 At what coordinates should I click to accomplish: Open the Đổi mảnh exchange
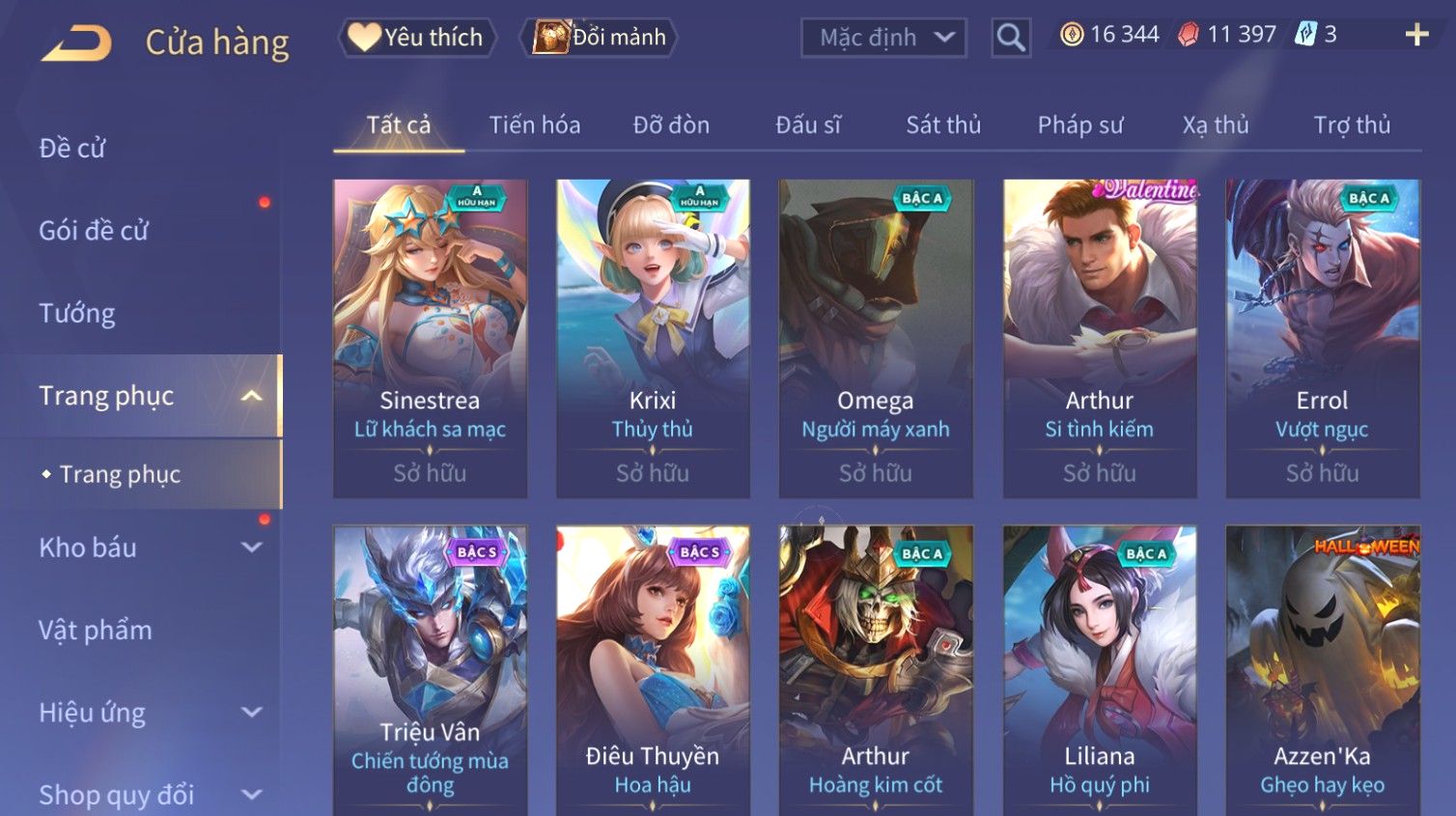point(600,38)
